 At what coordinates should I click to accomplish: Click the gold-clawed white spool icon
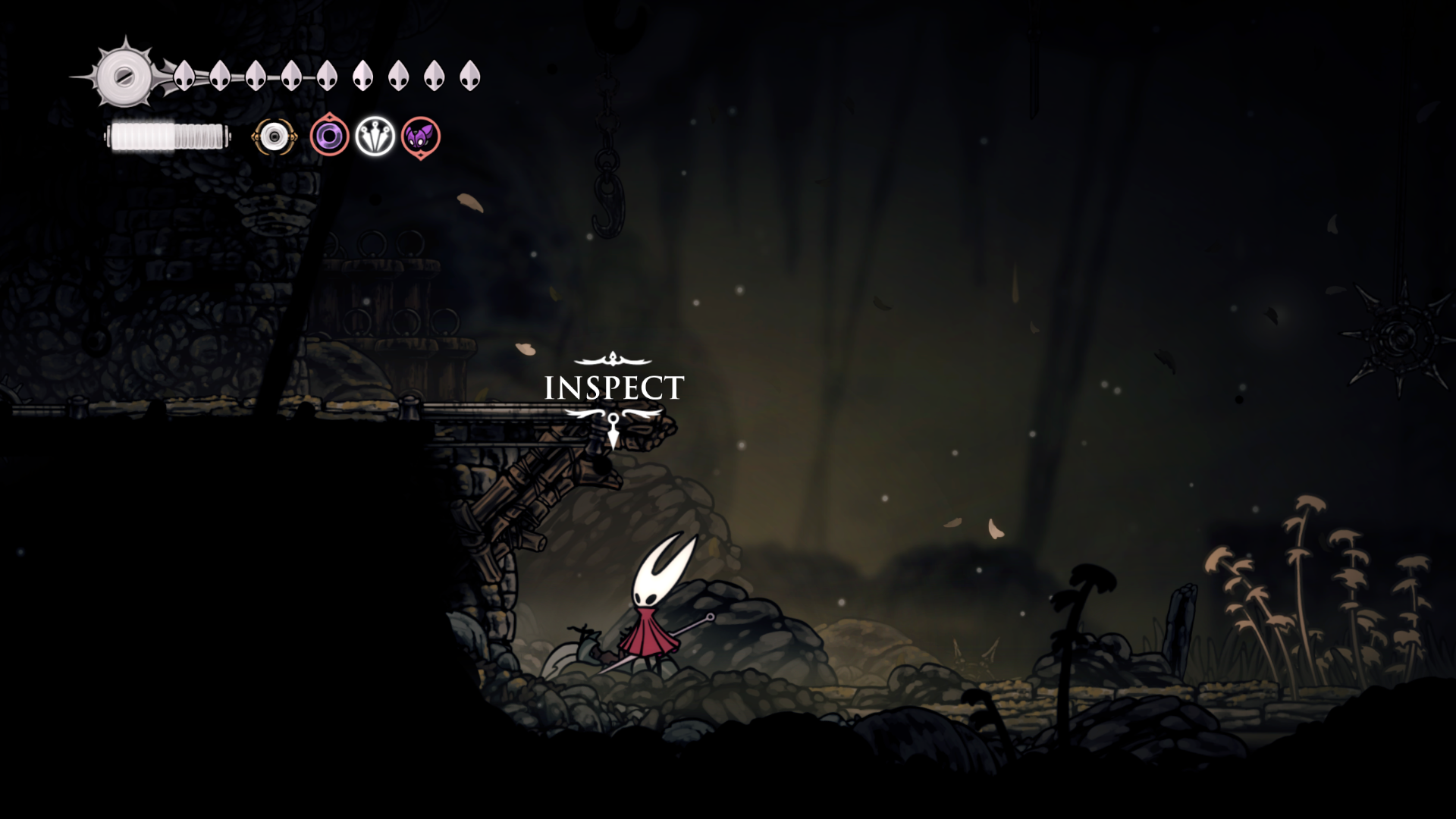coord(274,137)
